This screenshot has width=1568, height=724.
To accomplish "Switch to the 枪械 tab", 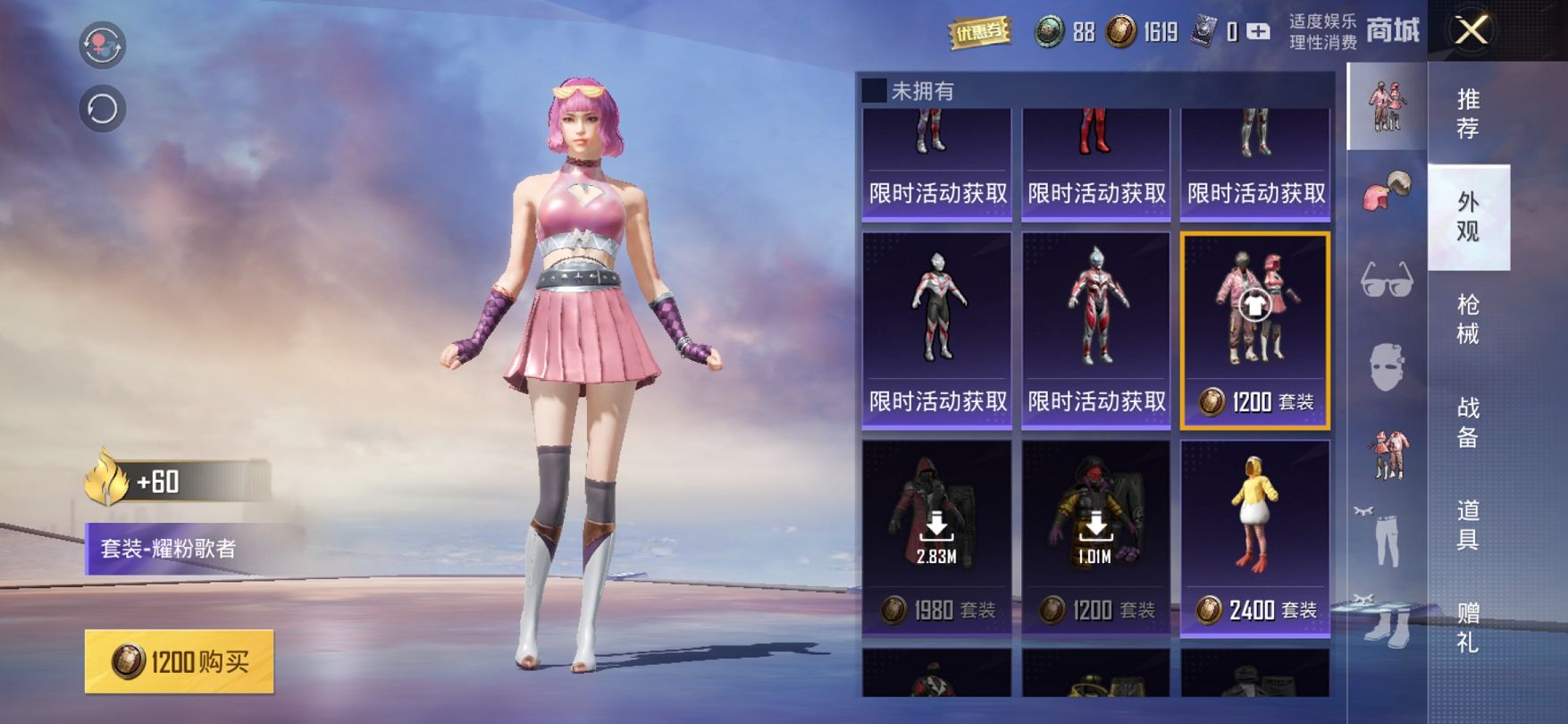I will click(1467, 319).
